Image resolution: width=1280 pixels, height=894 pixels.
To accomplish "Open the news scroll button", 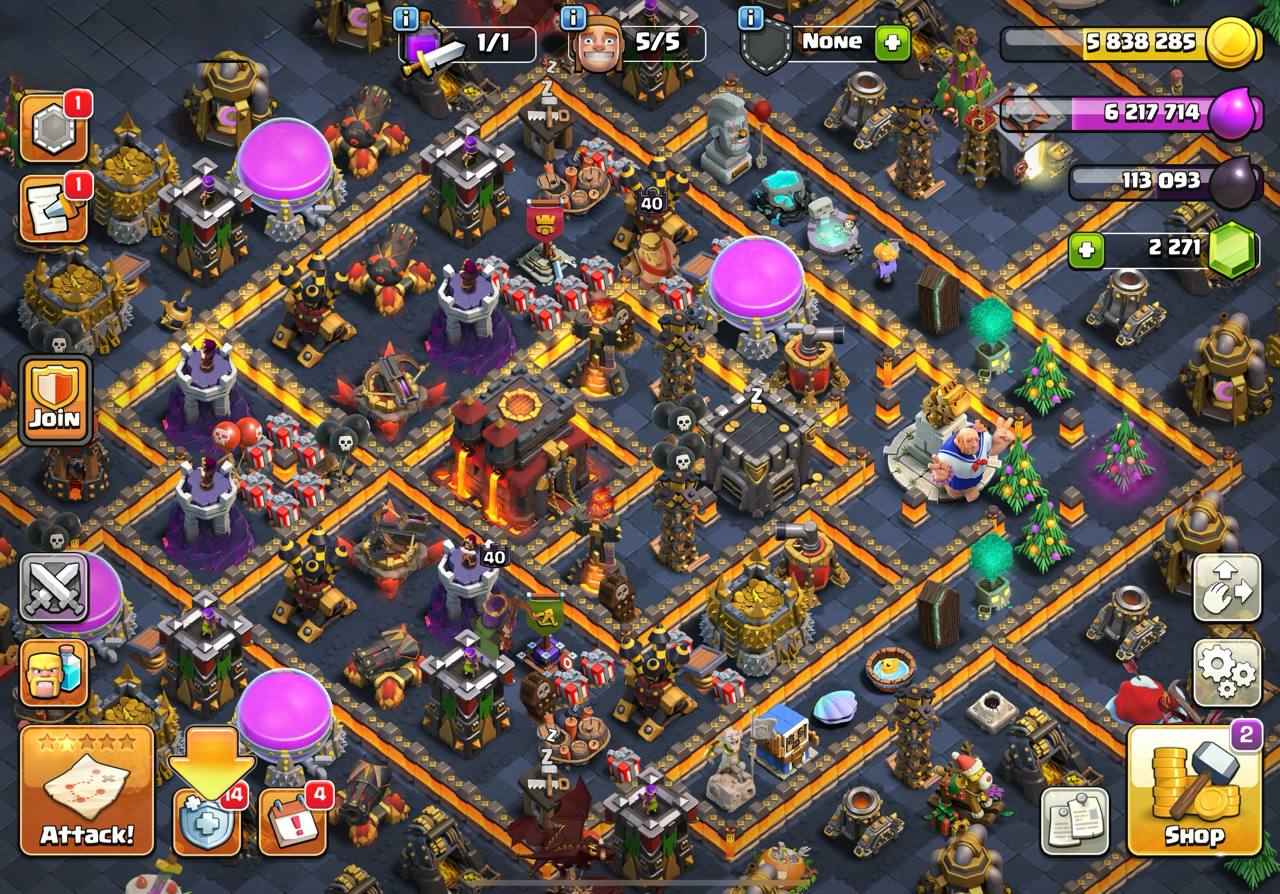I will point(53,209).
